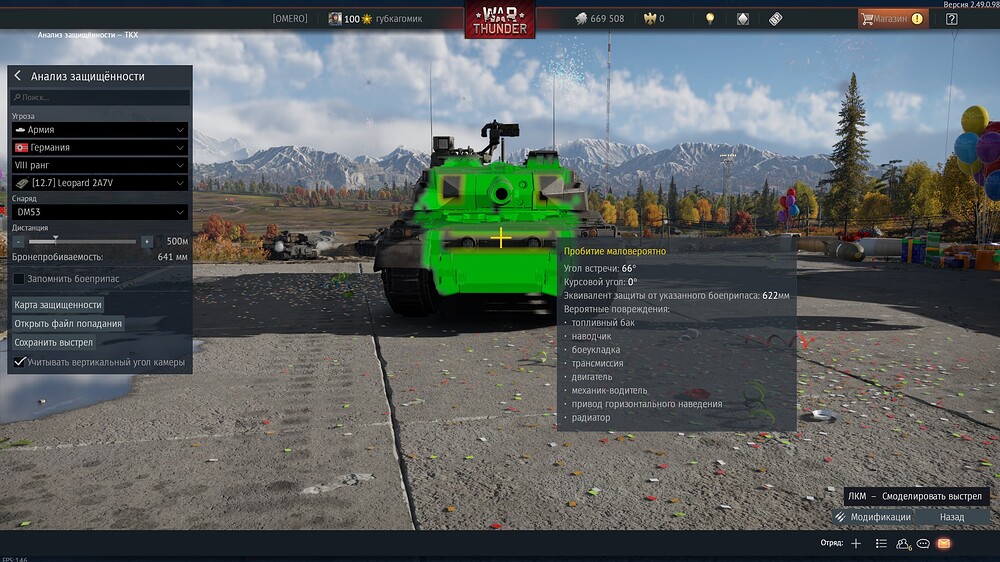
Task: Open the Армия threat type dropdown
Action: pos(100,130)
